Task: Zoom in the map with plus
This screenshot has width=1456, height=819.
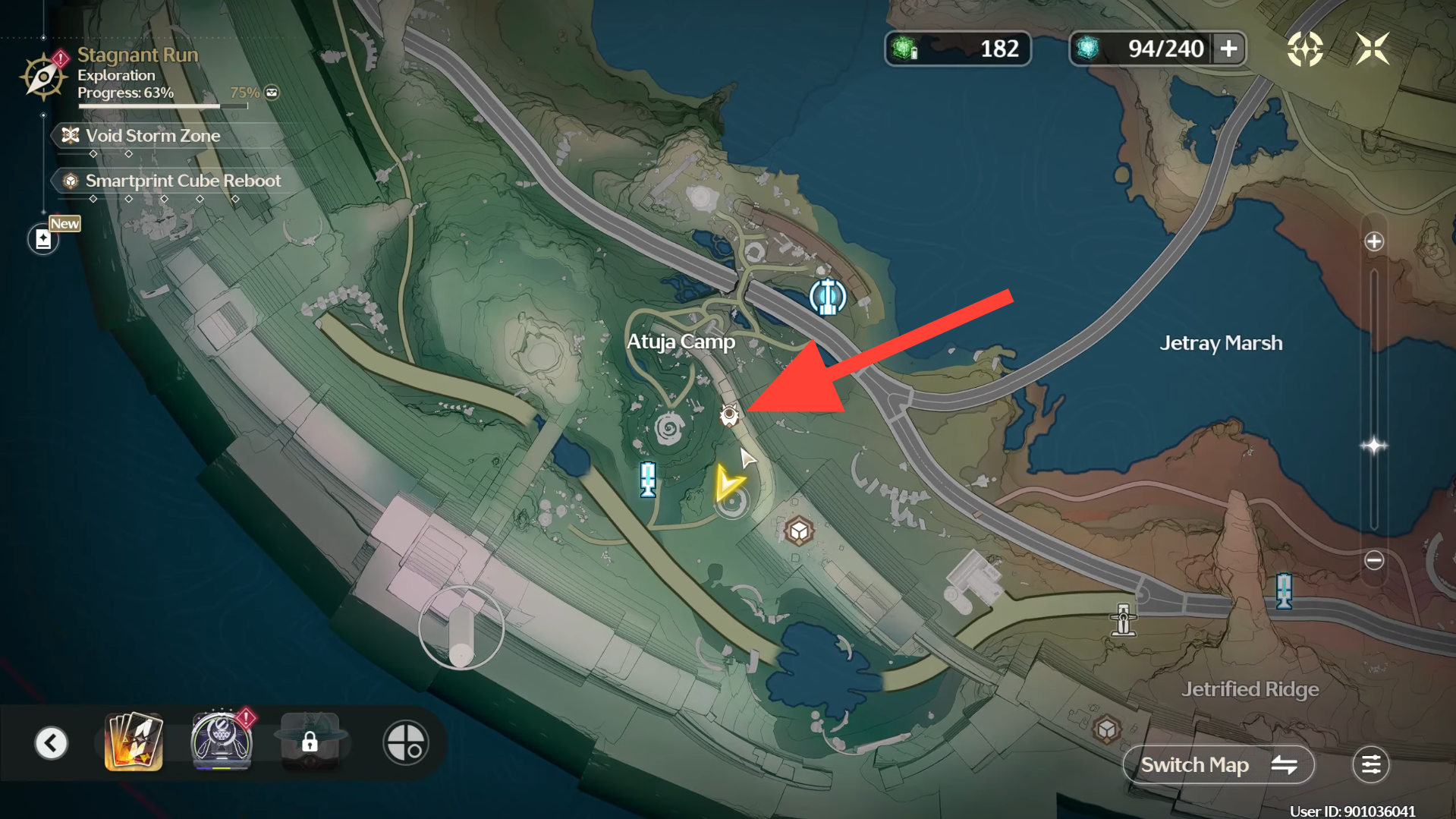Action: (x=1373, y=242)
